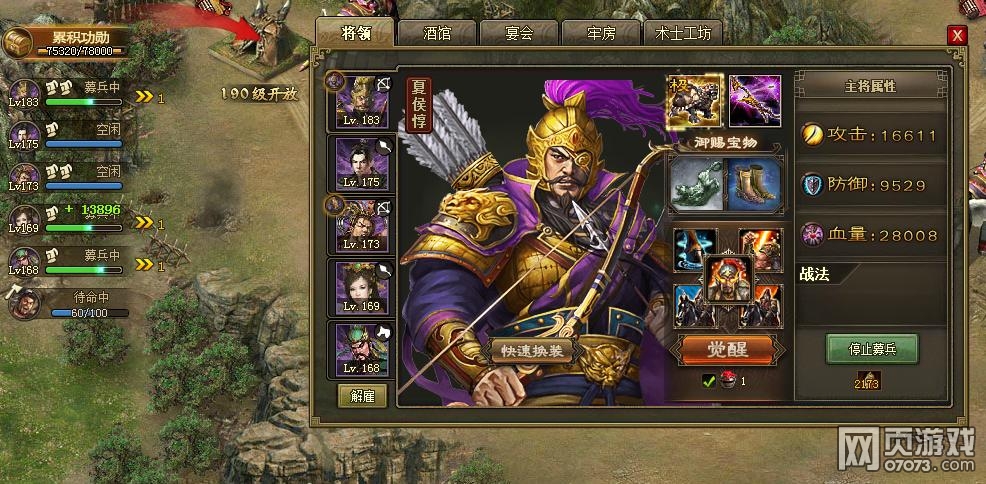Select the armored beast mount slot
986x484 pixels.
click(695, 100)
